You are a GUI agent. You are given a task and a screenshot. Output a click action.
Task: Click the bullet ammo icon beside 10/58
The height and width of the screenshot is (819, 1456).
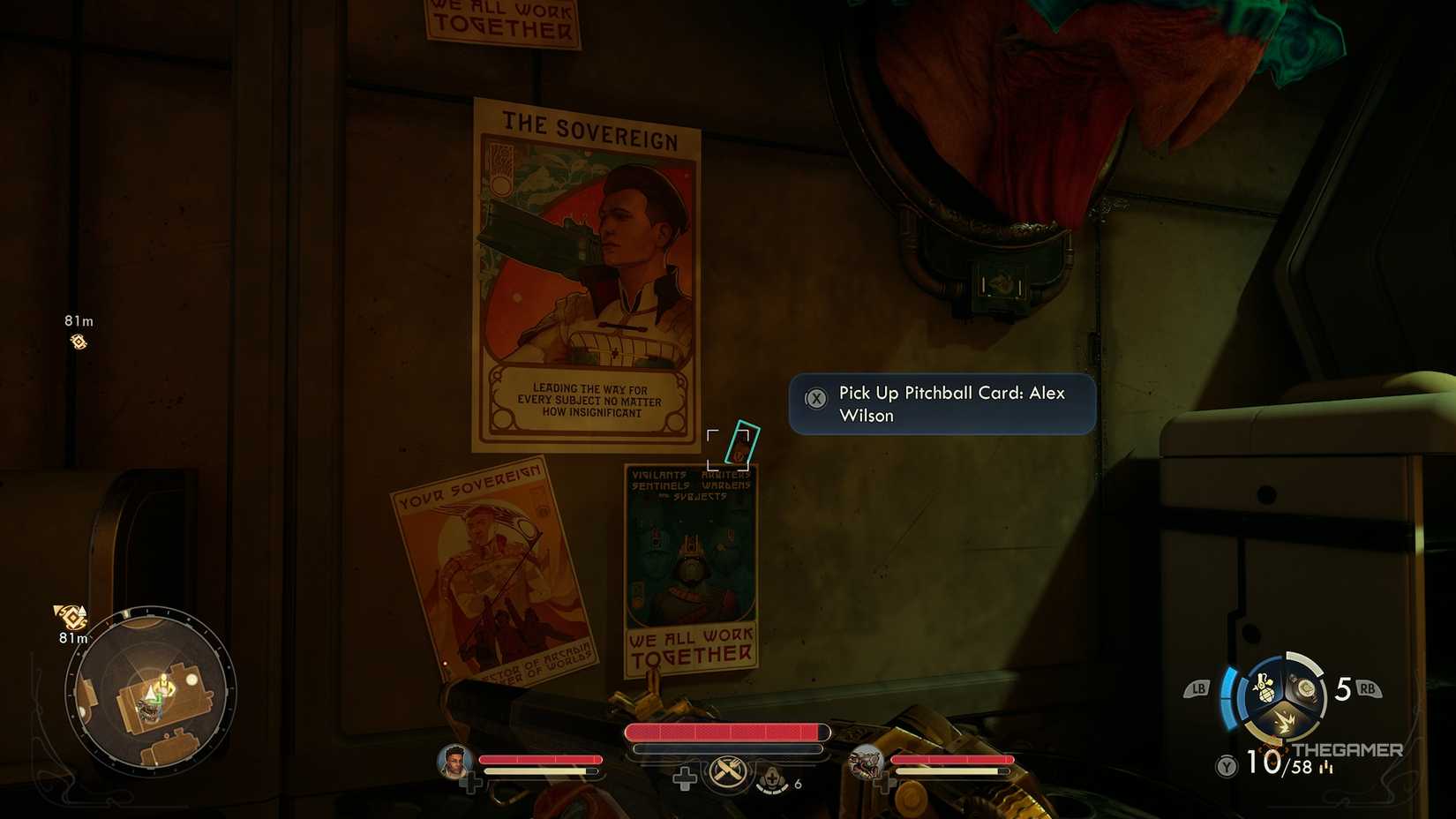pyautogui.click(x=1326, y=768)
